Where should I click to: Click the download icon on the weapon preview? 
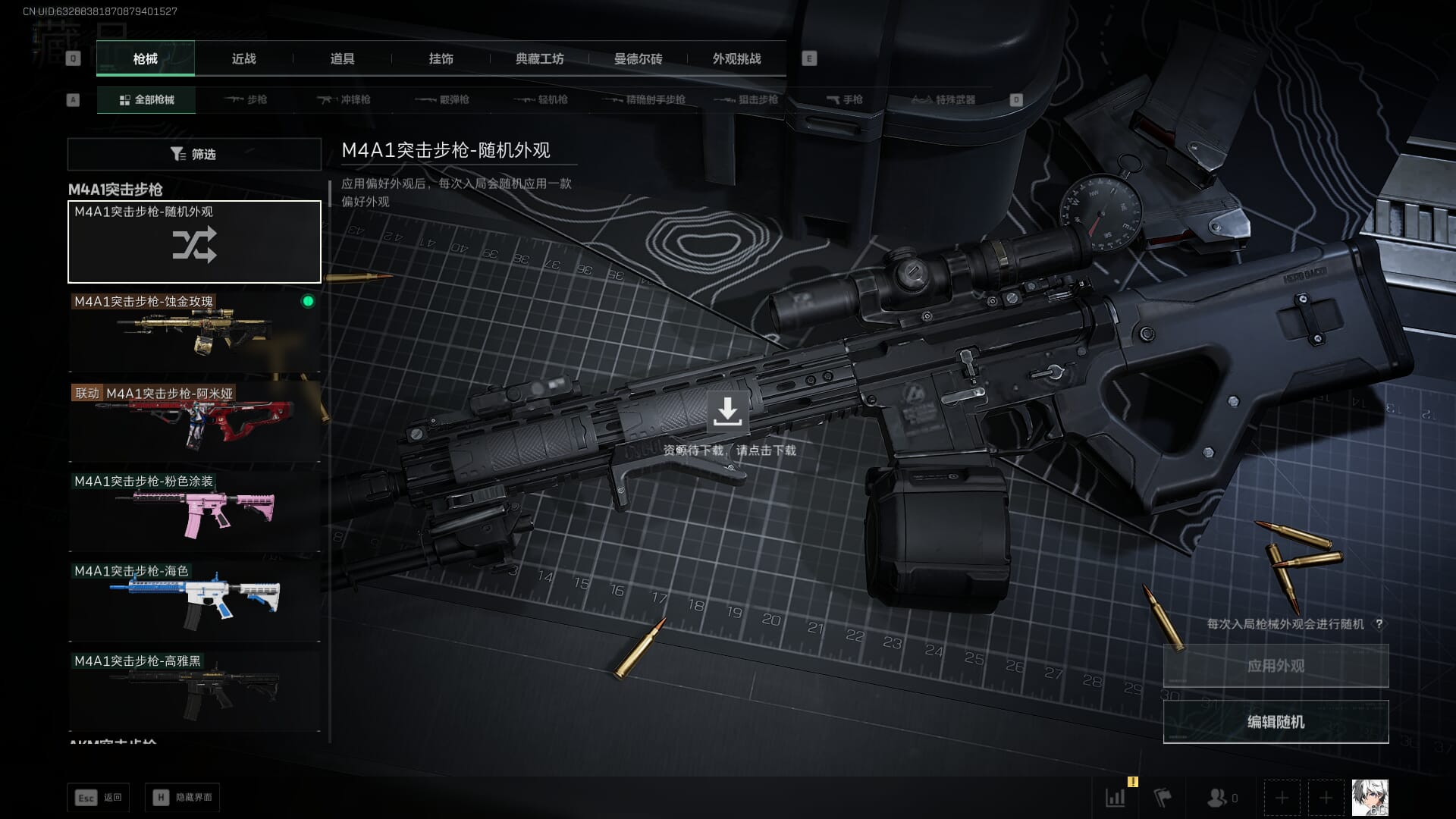click(x=727, y=412)
